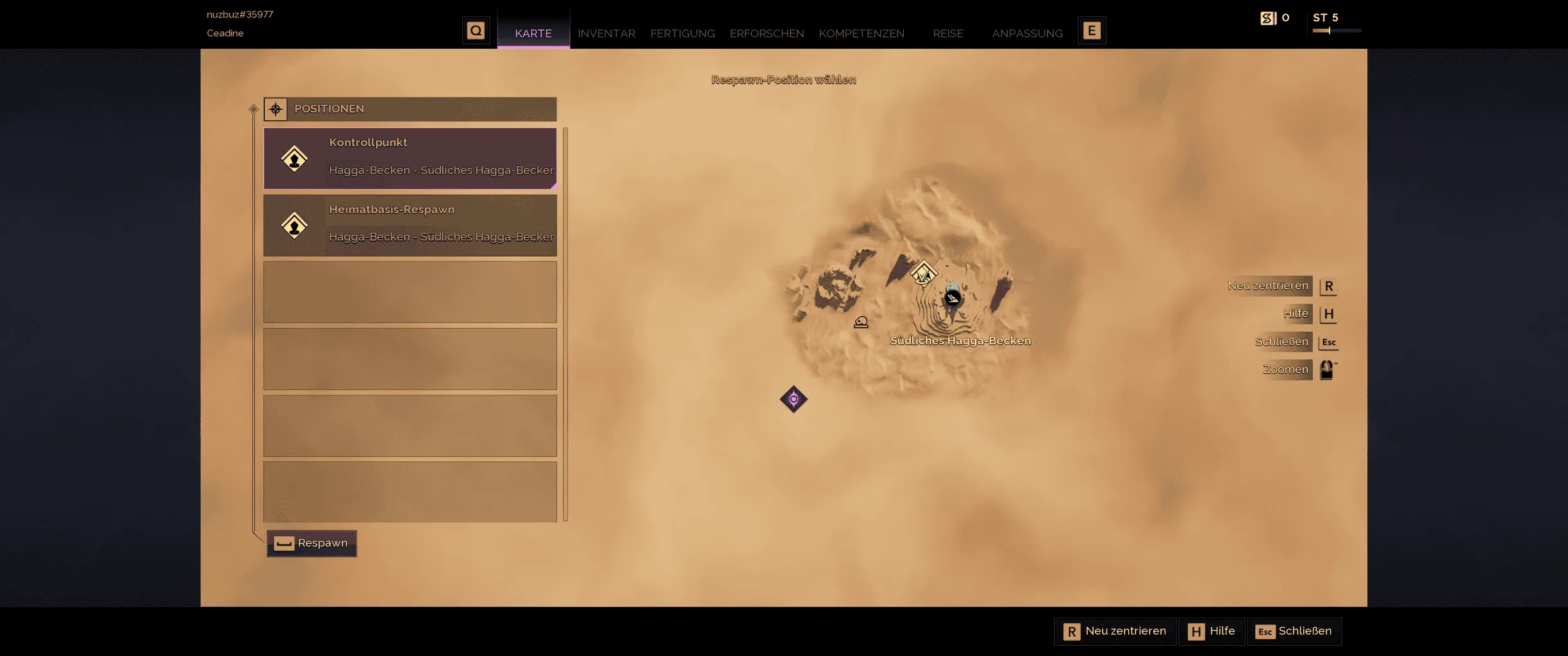Click Neu zentrieren in the bottom bar
The height and width of the screenshot is (656, 1568).
pyautogui.click(x=1115, y=631)
